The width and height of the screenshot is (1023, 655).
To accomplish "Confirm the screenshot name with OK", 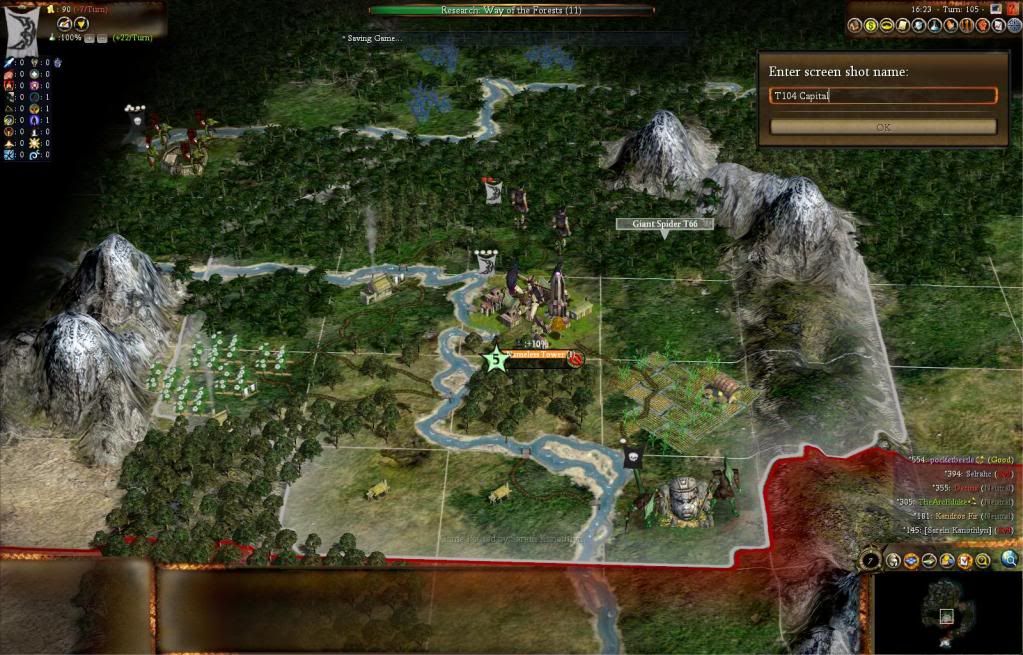I will [883, 127].
